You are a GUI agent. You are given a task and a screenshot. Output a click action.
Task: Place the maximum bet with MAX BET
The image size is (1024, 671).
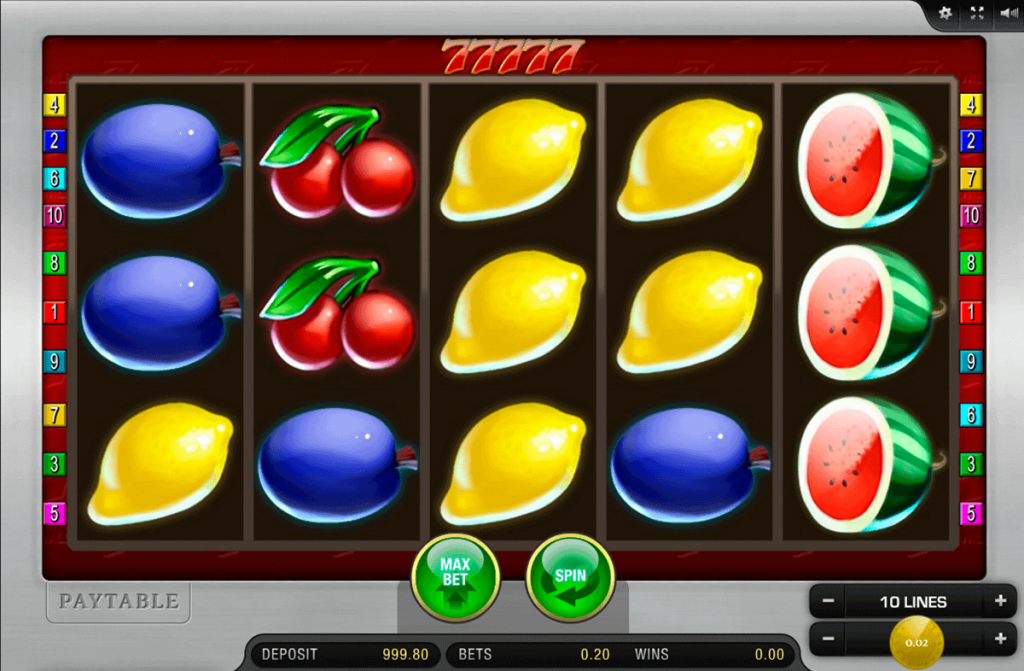tap(455, 577)
